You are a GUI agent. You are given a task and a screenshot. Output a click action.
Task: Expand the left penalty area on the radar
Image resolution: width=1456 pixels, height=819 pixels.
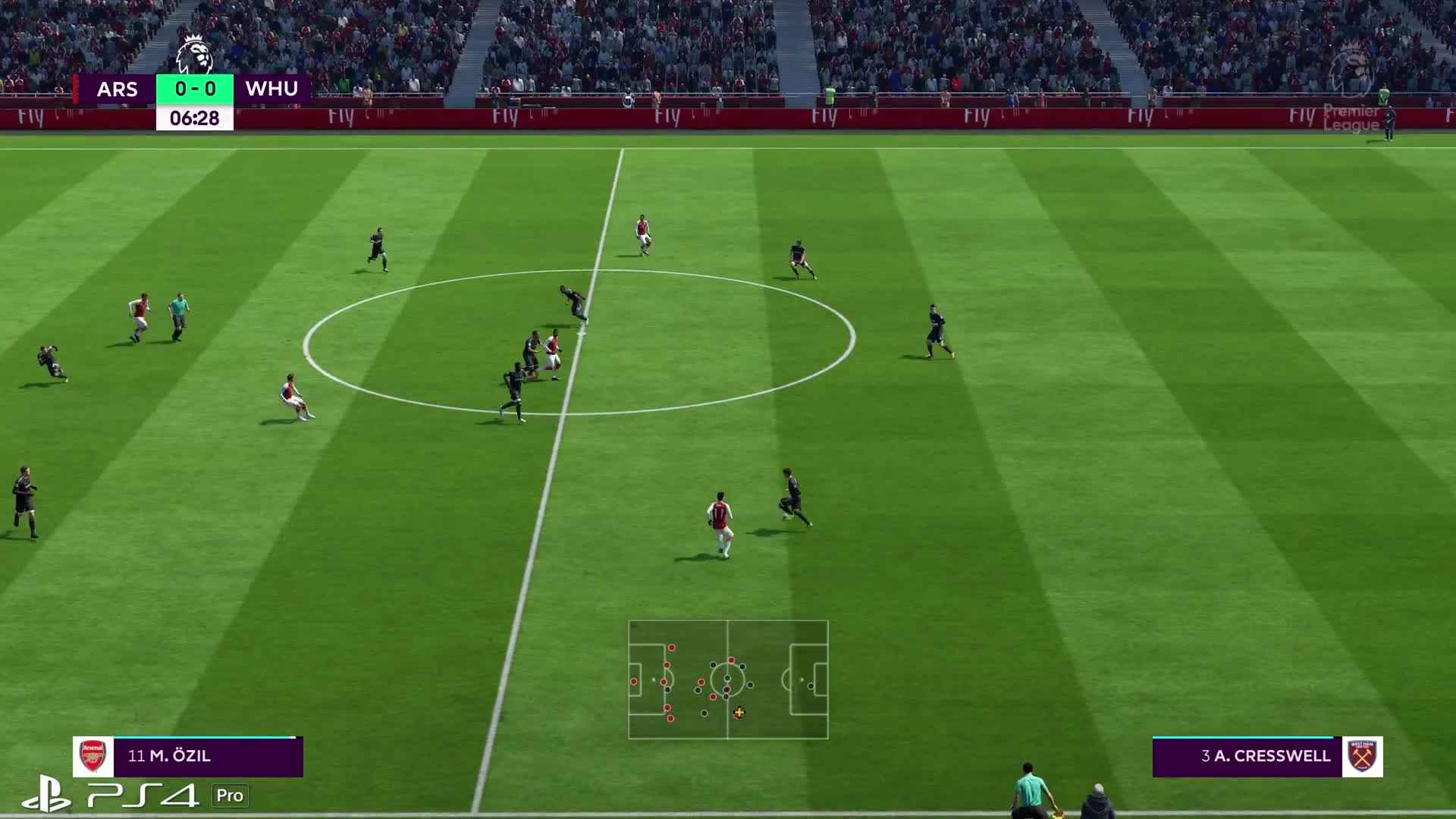click(648, 681)
